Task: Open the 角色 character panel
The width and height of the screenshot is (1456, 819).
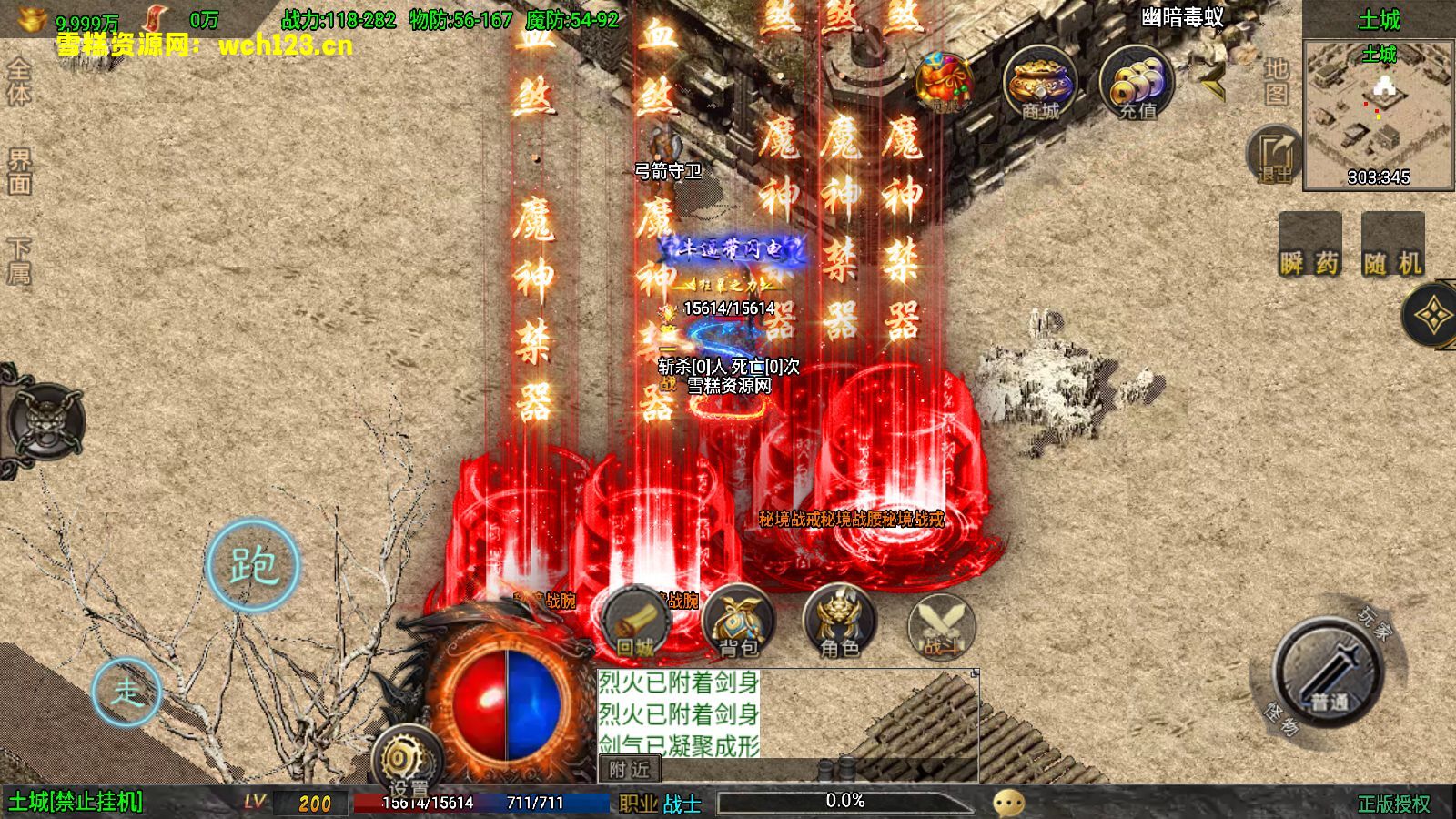Action: tap(839, 623)
